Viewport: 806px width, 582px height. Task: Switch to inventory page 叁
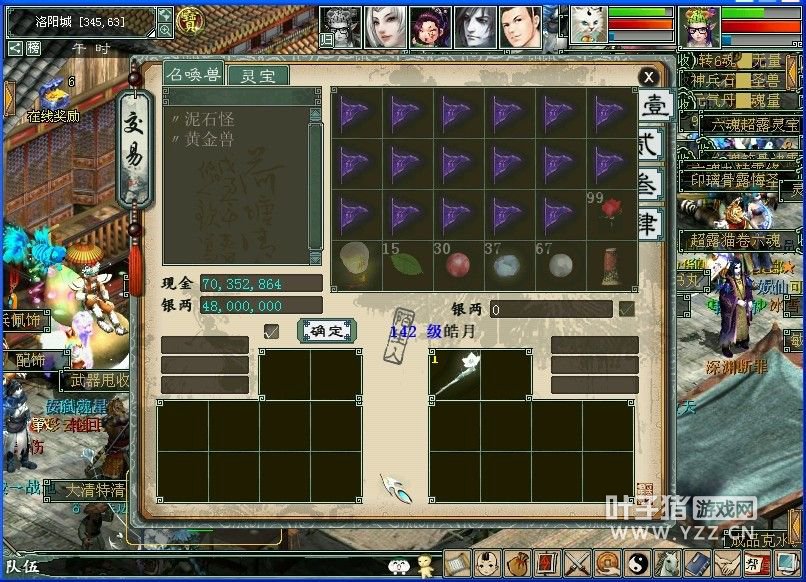[x=651, y=187]
